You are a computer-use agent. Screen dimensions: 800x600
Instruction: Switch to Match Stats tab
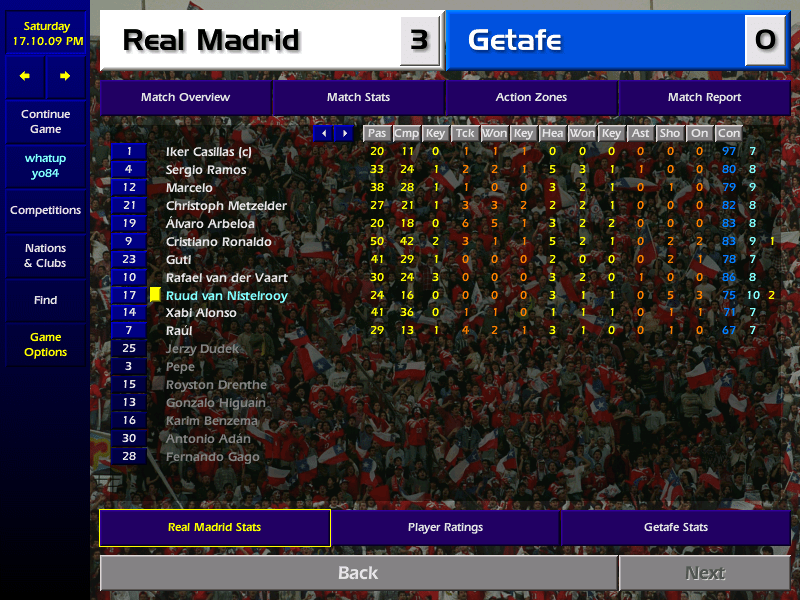click(358, 97)
